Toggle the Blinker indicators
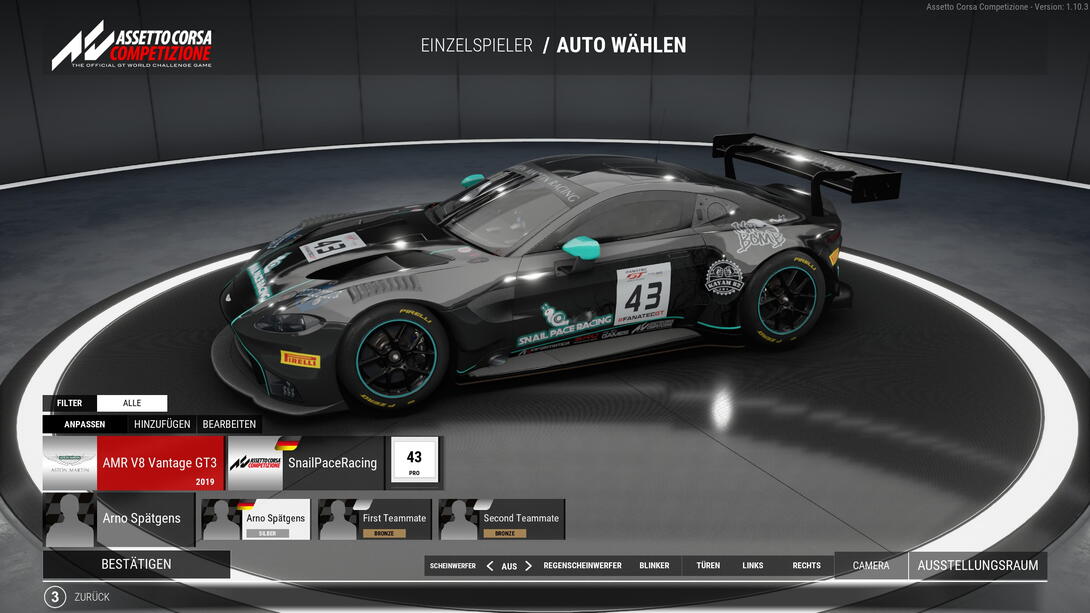Image resolution: width=1090 pixels, height=613 pixels. (654, 566)
